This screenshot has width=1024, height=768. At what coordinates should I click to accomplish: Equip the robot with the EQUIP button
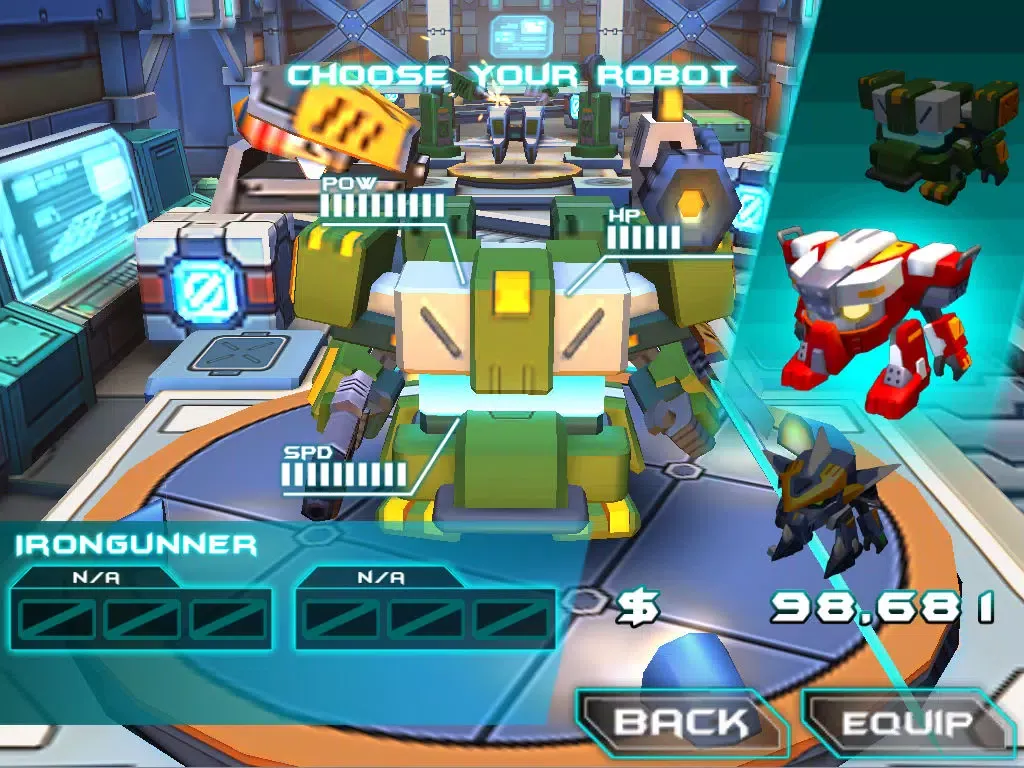pyautogui.click(x=907, y=723)
